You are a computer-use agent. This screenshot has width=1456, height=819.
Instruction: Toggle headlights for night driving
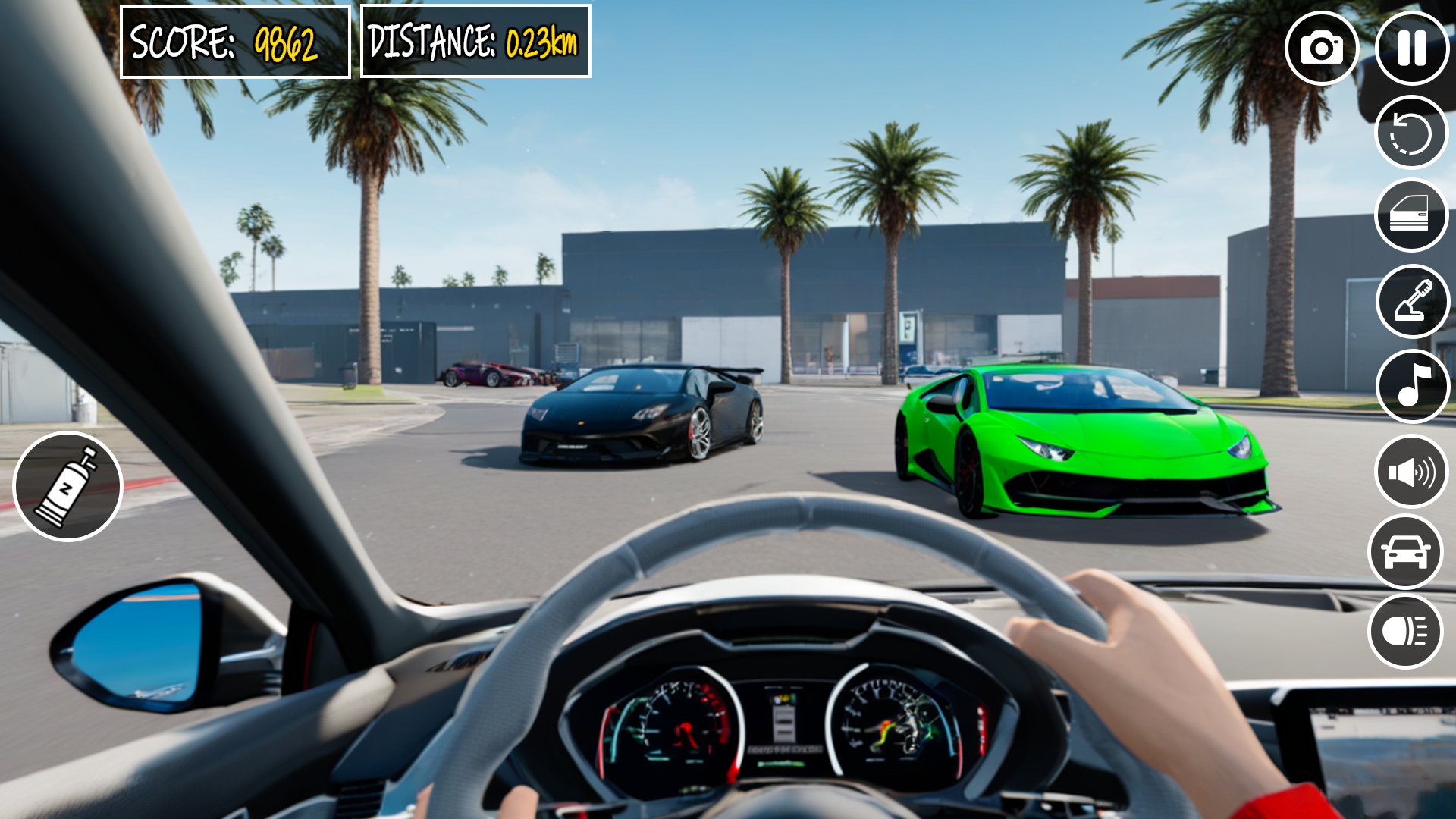click(1405, 631)
